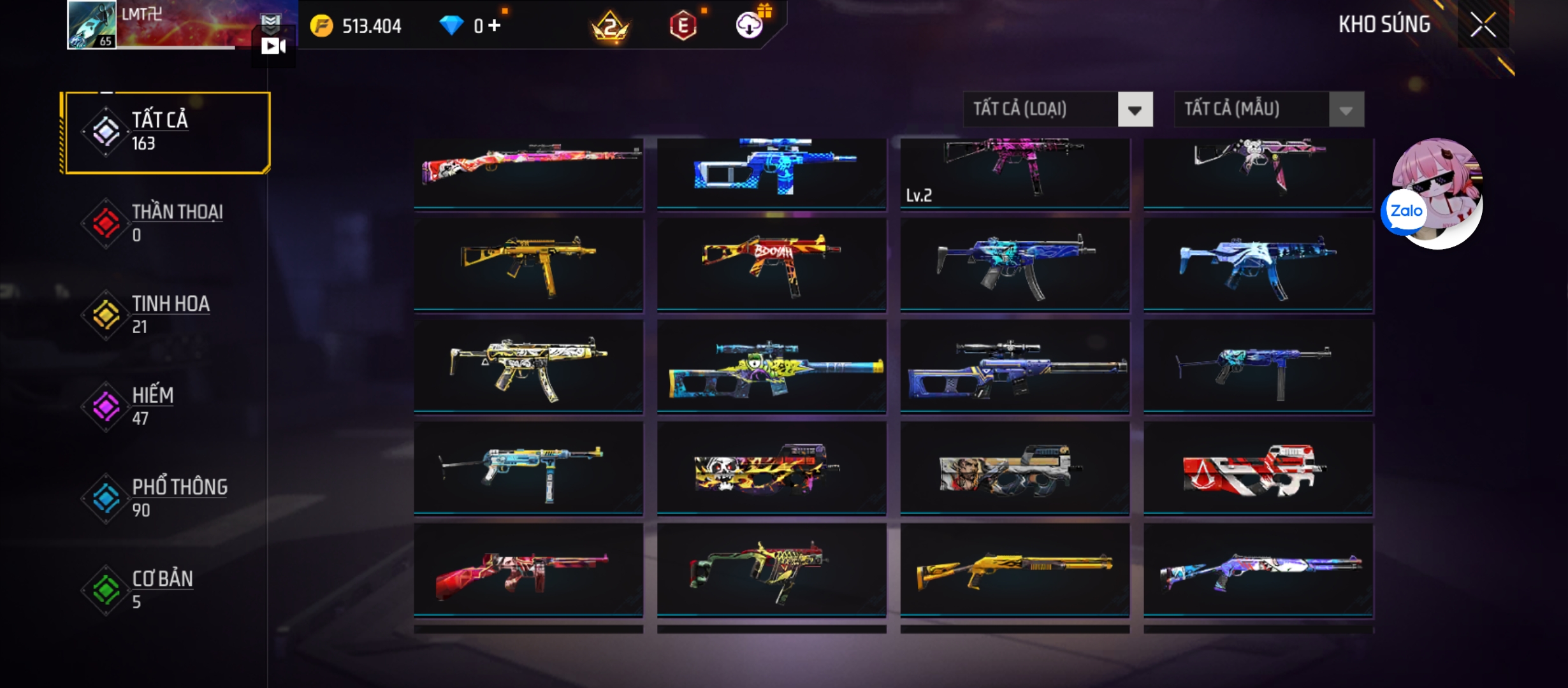Click the red E badge icon

(x=683, y=26)
